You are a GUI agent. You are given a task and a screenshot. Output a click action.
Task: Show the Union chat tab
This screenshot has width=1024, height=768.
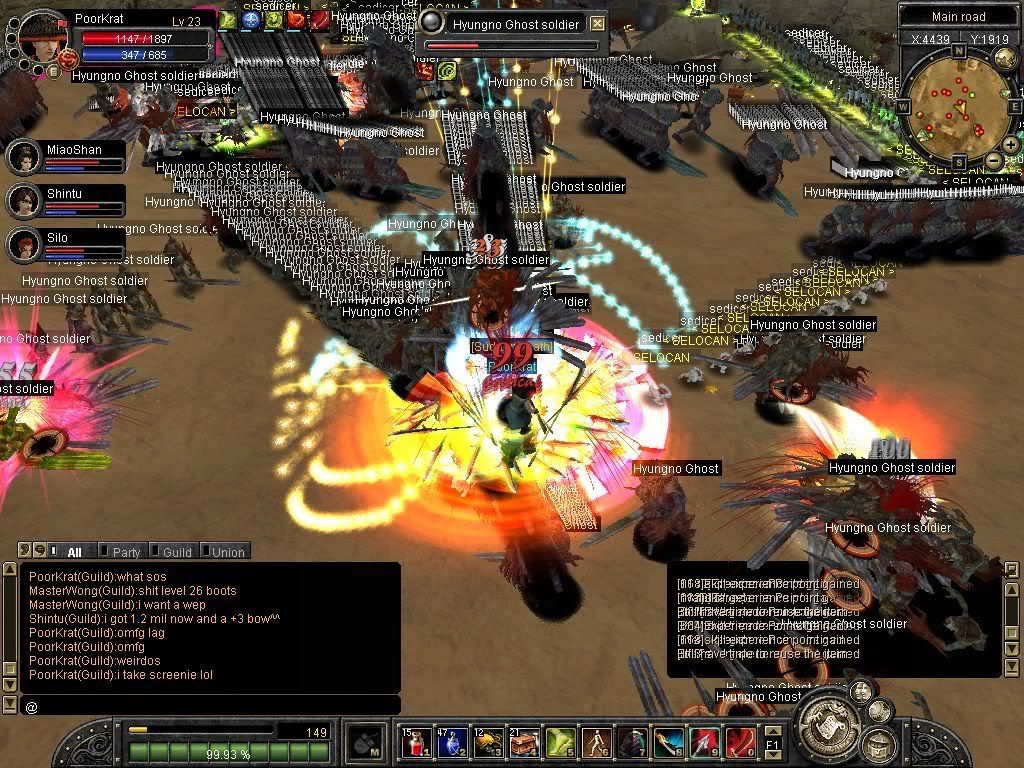[227, 552]
